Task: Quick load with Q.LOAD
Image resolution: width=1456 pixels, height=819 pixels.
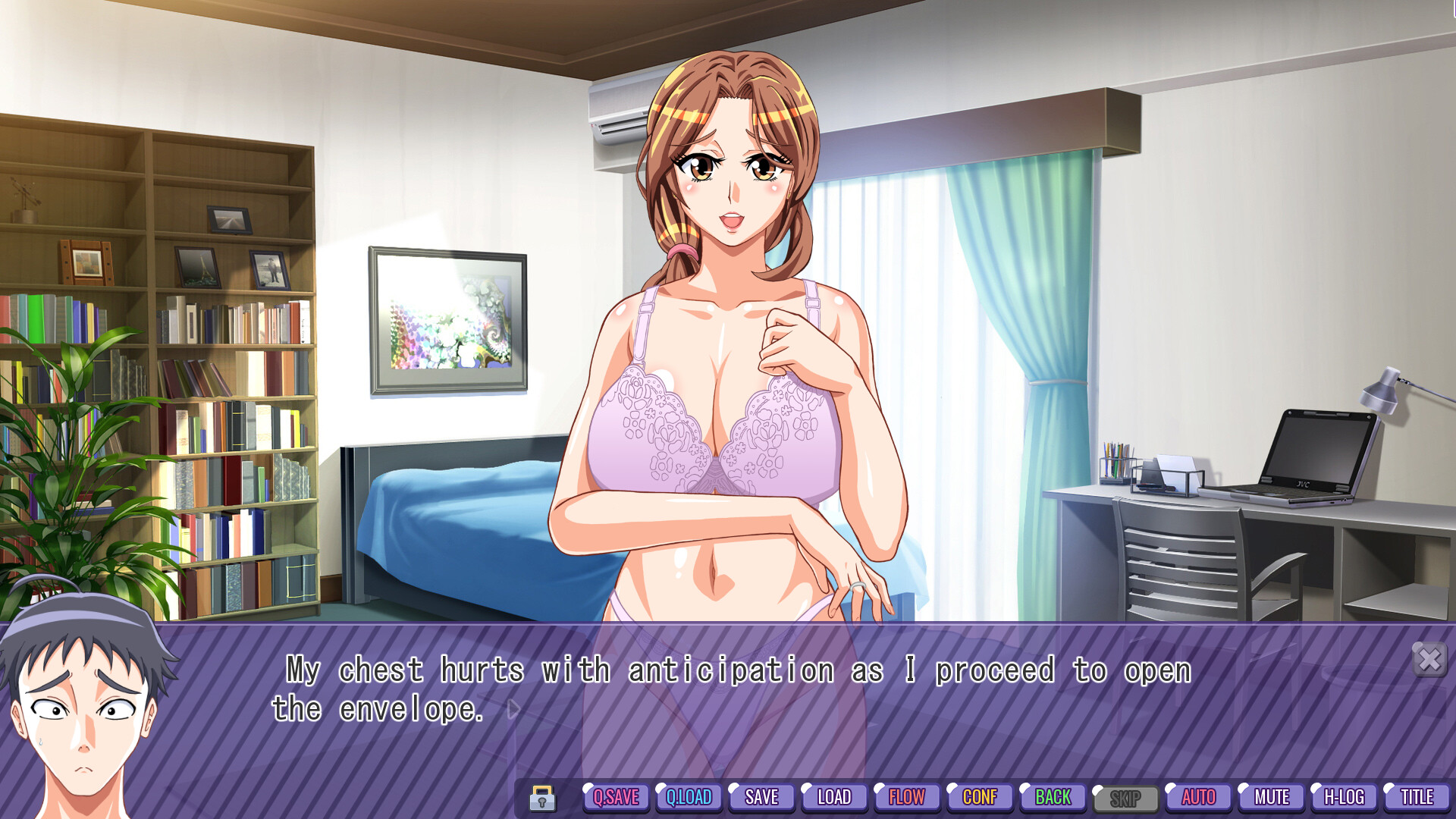Action: pyautogui.click(x=688, y=797)
